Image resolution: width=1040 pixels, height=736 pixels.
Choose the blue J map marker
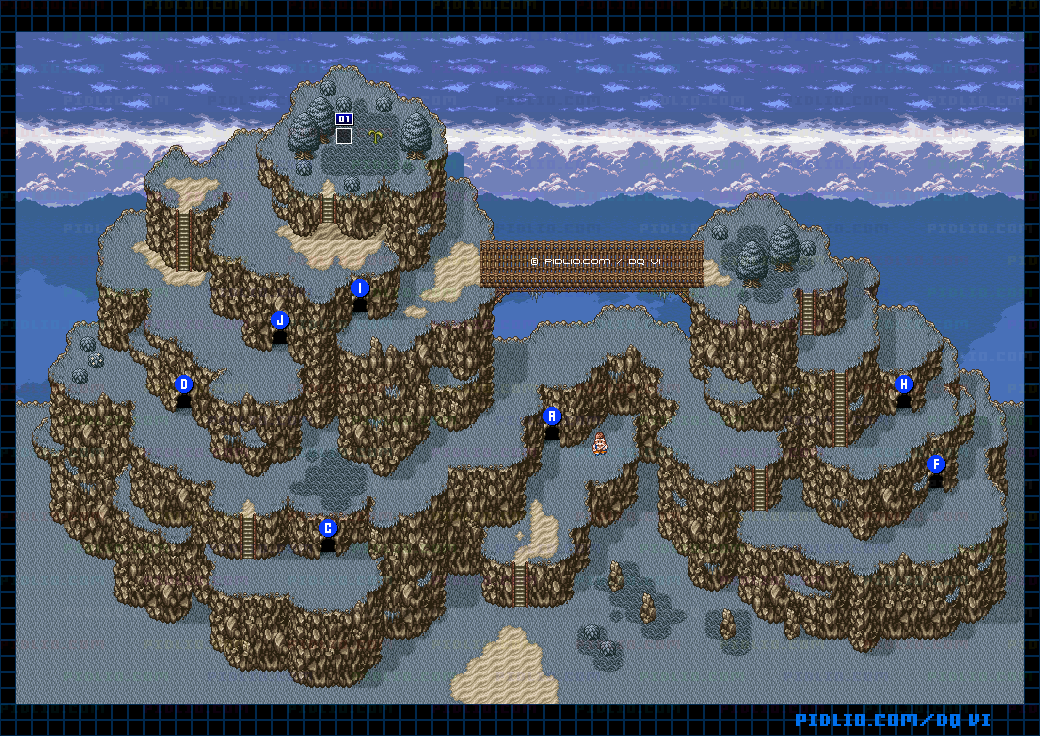(x=280, y=320)
